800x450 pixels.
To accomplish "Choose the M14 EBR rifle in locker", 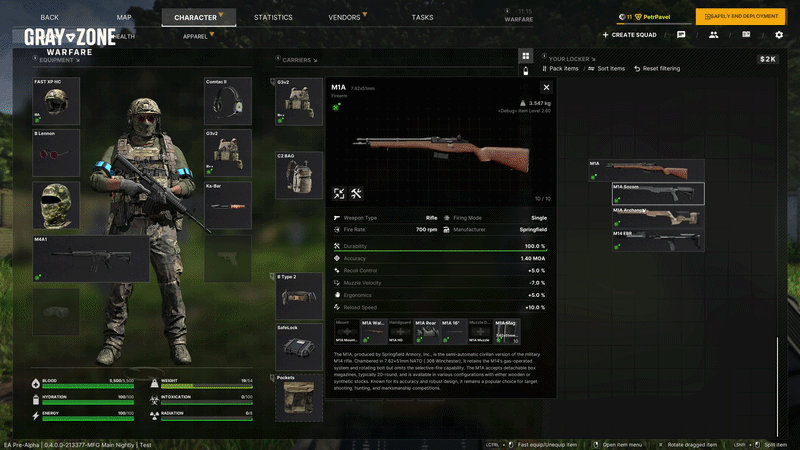I will coord(657,240).
